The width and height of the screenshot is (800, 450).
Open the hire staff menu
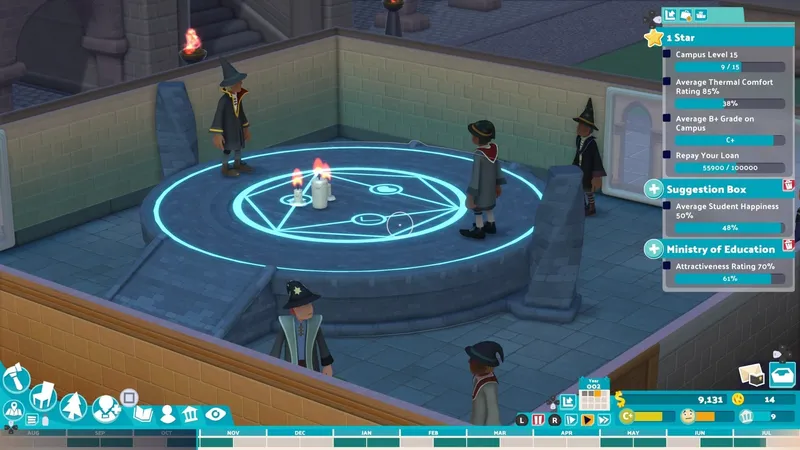pos(105,408)
